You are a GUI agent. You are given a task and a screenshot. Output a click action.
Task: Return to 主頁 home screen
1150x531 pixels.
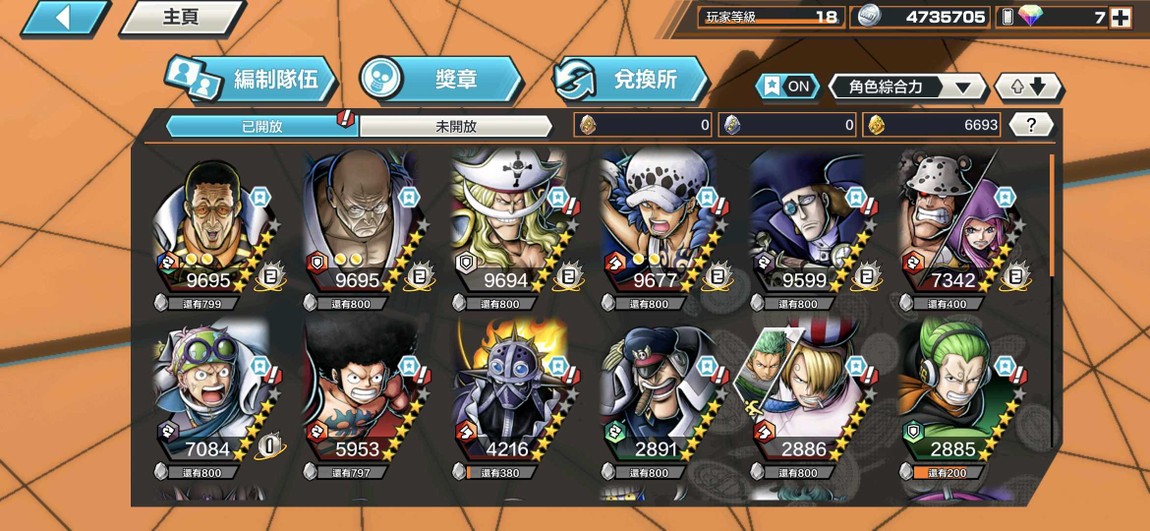pyautogui.click(x=181, y=18)
